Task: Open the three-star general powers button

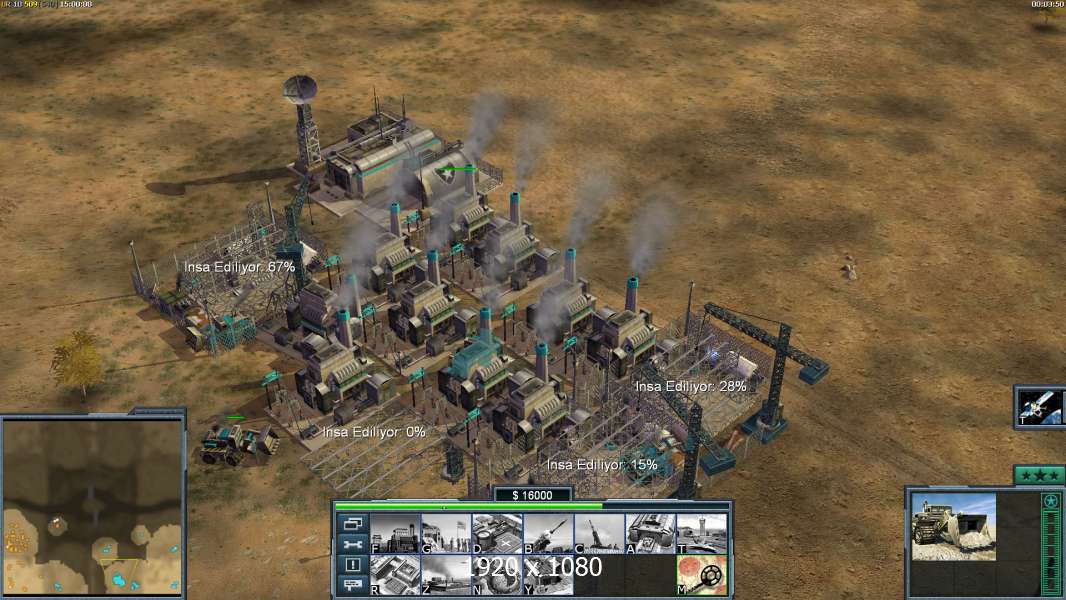Action: pyautogui.click(x=1039, y=475)
